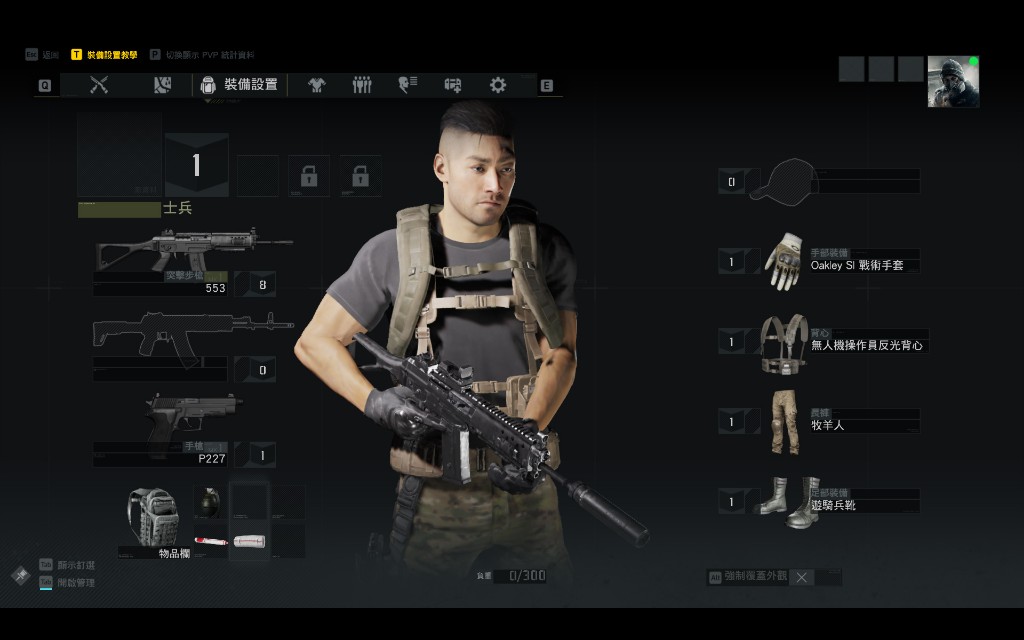This screenshot has height=640, width=1024.
Task: Choose the cap headgear slot
Action: (x=783, y=181)
